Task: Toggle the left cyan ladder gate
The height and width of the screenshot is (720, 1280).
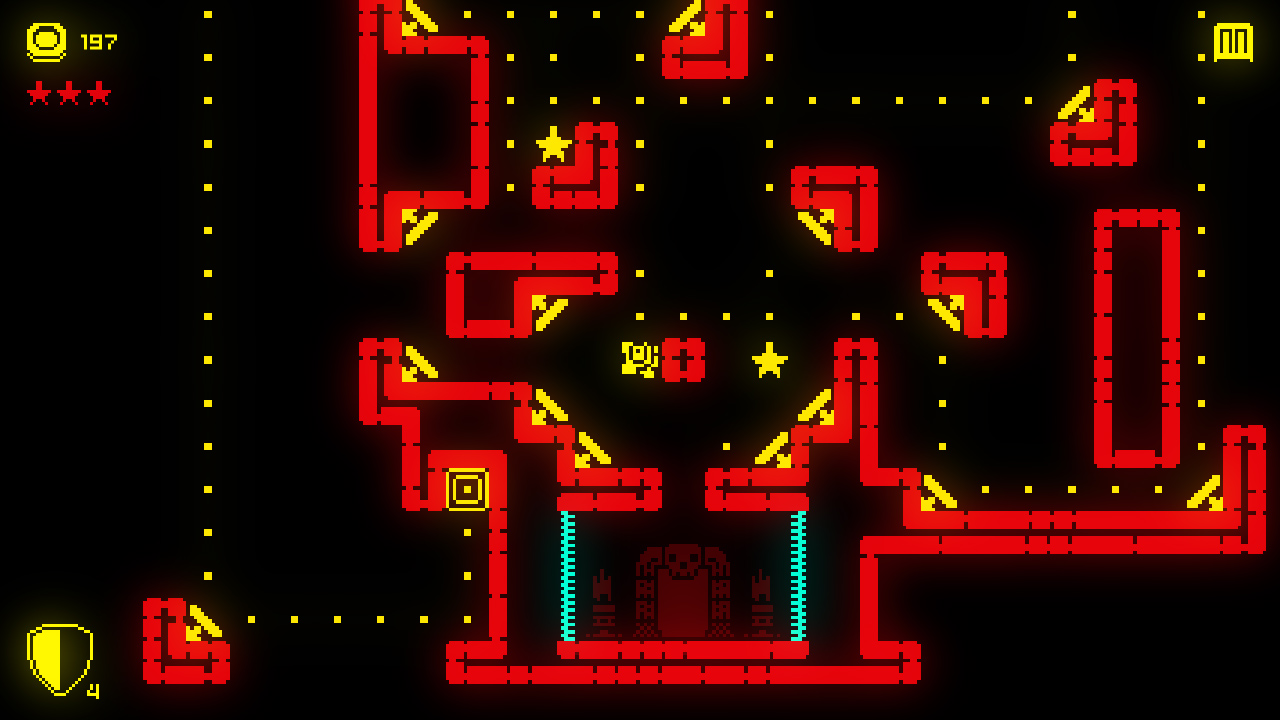Action: pos(568,575)
